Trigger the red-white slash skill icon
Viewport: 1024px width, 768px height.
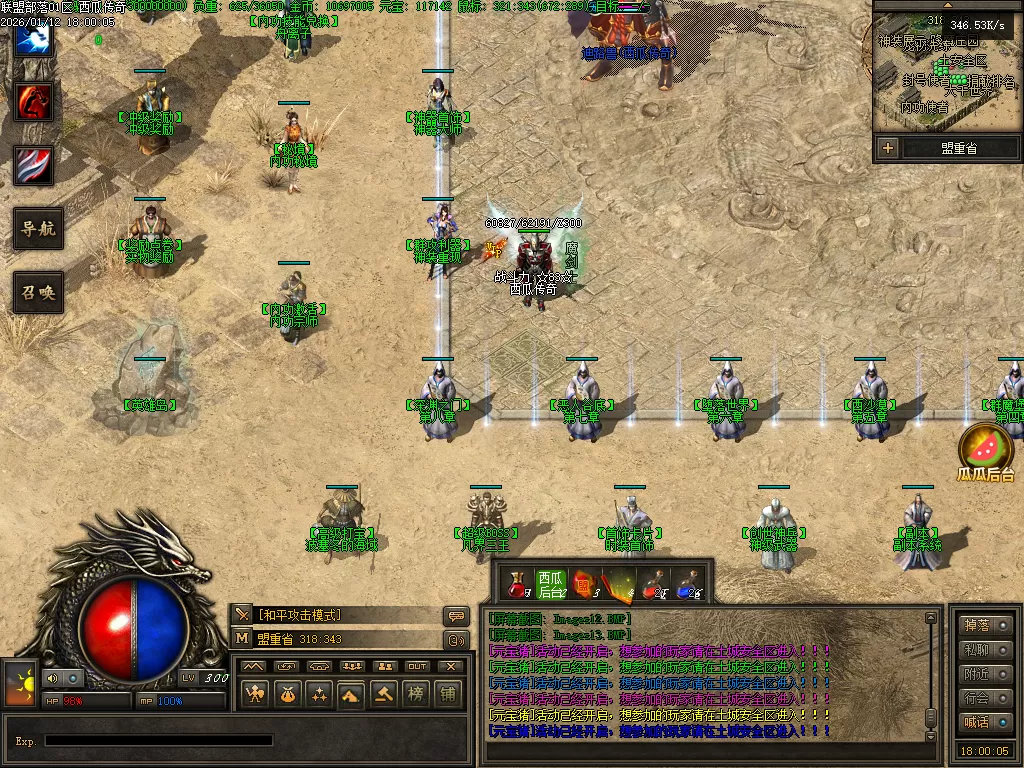(x=34, y=165)
